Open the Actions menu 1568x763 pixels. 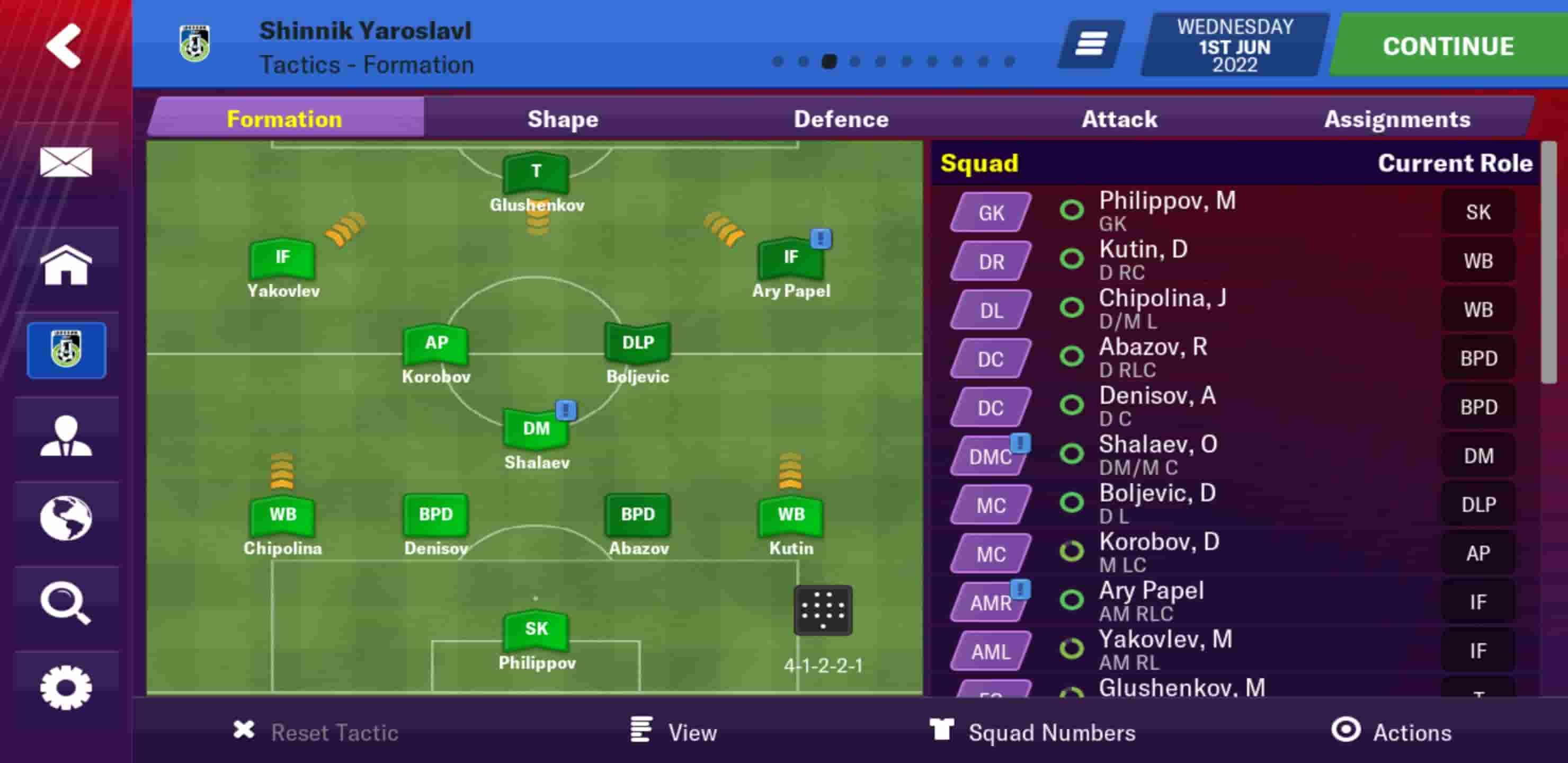(x=1391, y=731)
